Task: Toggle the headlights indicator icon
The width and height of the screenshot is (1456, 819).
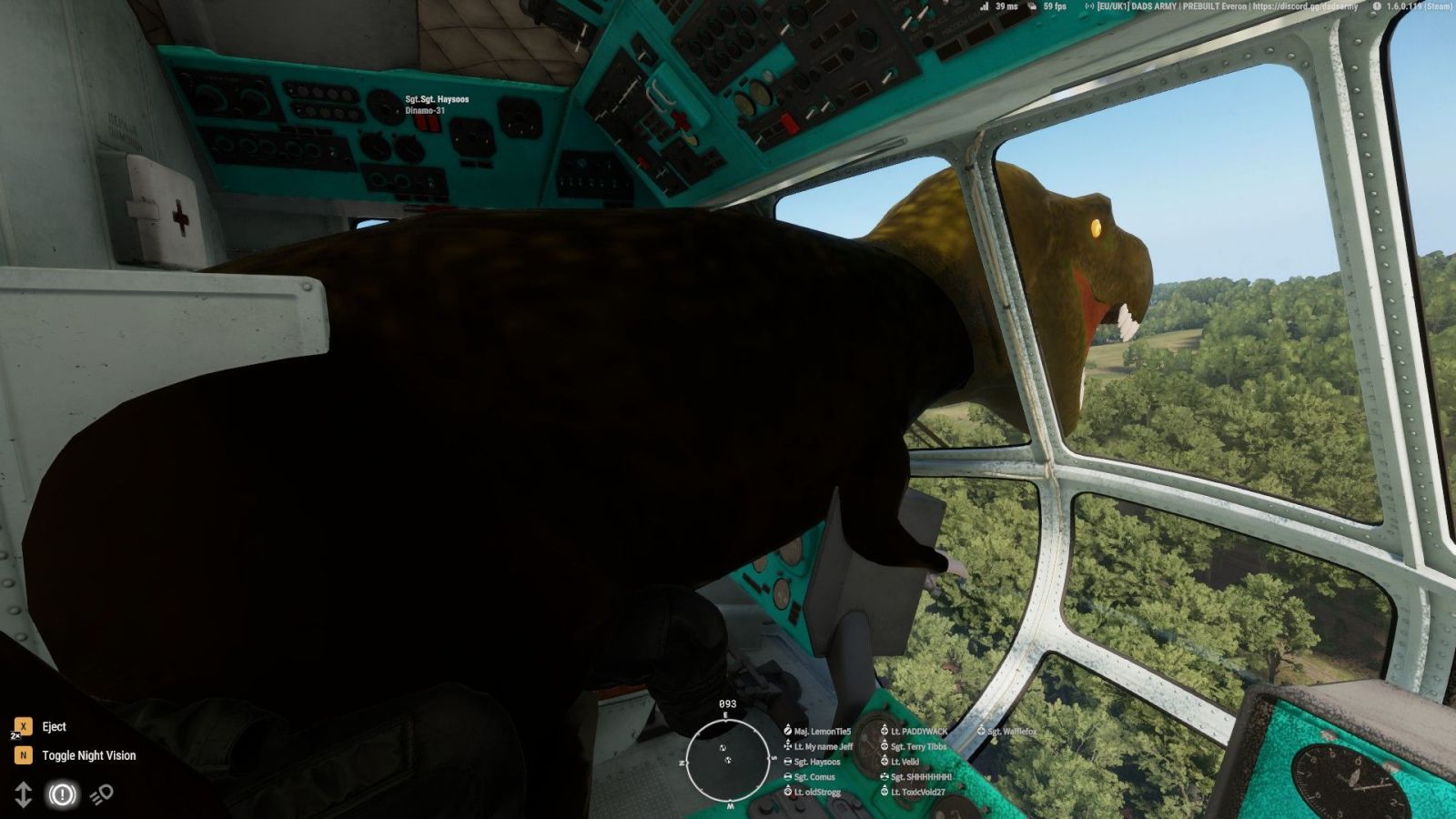Action: point(101,794)
